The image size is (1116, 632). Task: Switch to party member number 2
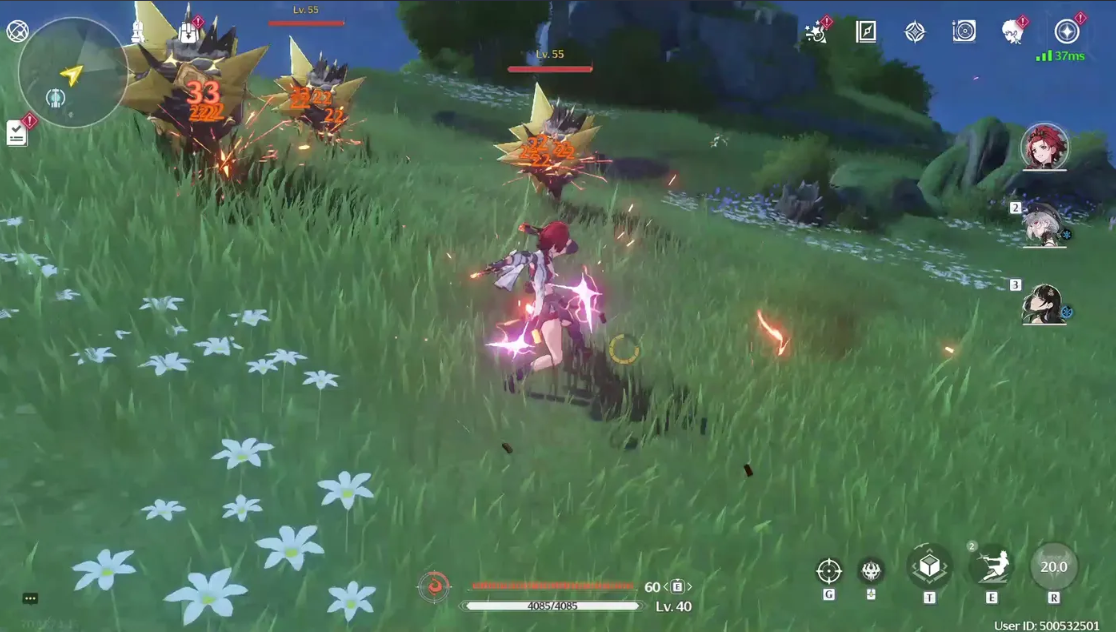click(1044, 224)
